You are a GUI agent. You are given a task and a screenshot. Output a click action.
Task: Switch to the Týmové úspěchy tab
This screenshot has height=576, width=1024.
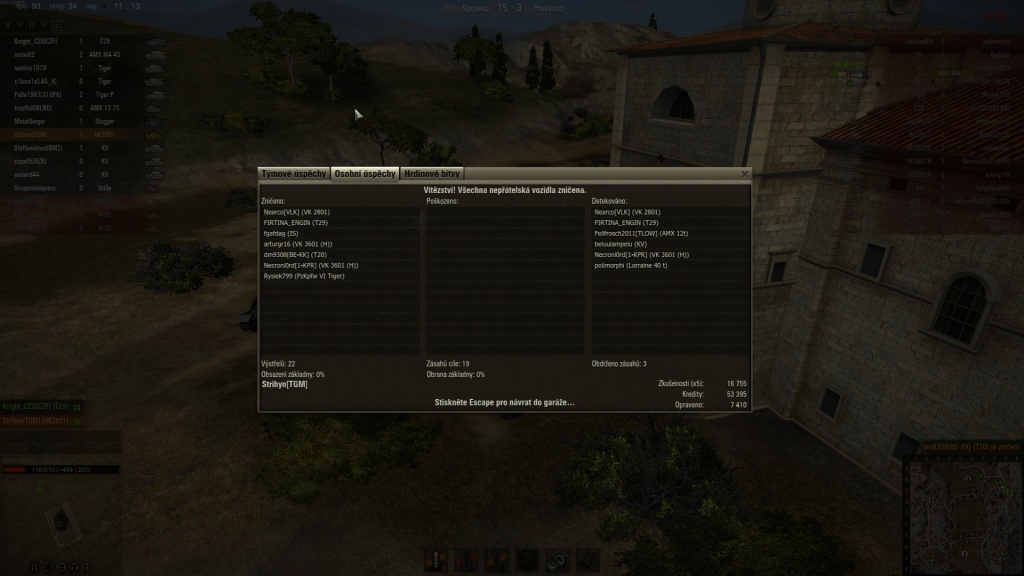pos(294,174)
